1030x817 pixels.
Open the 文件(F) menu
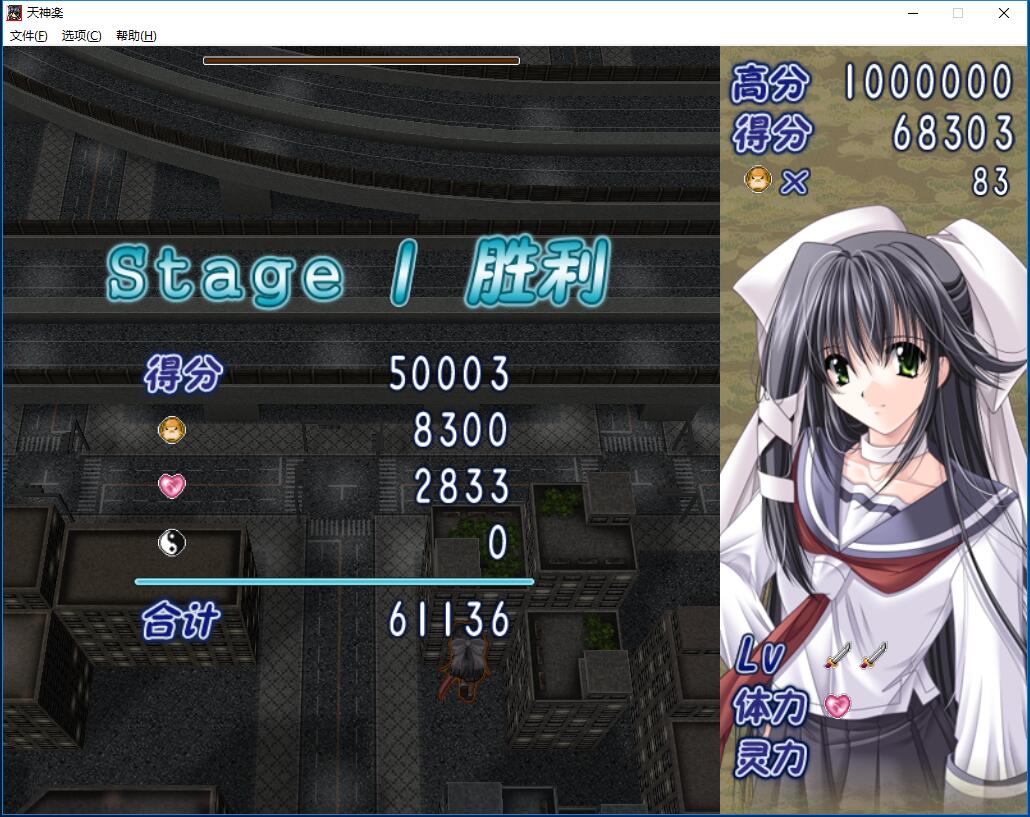coord(28,36)
